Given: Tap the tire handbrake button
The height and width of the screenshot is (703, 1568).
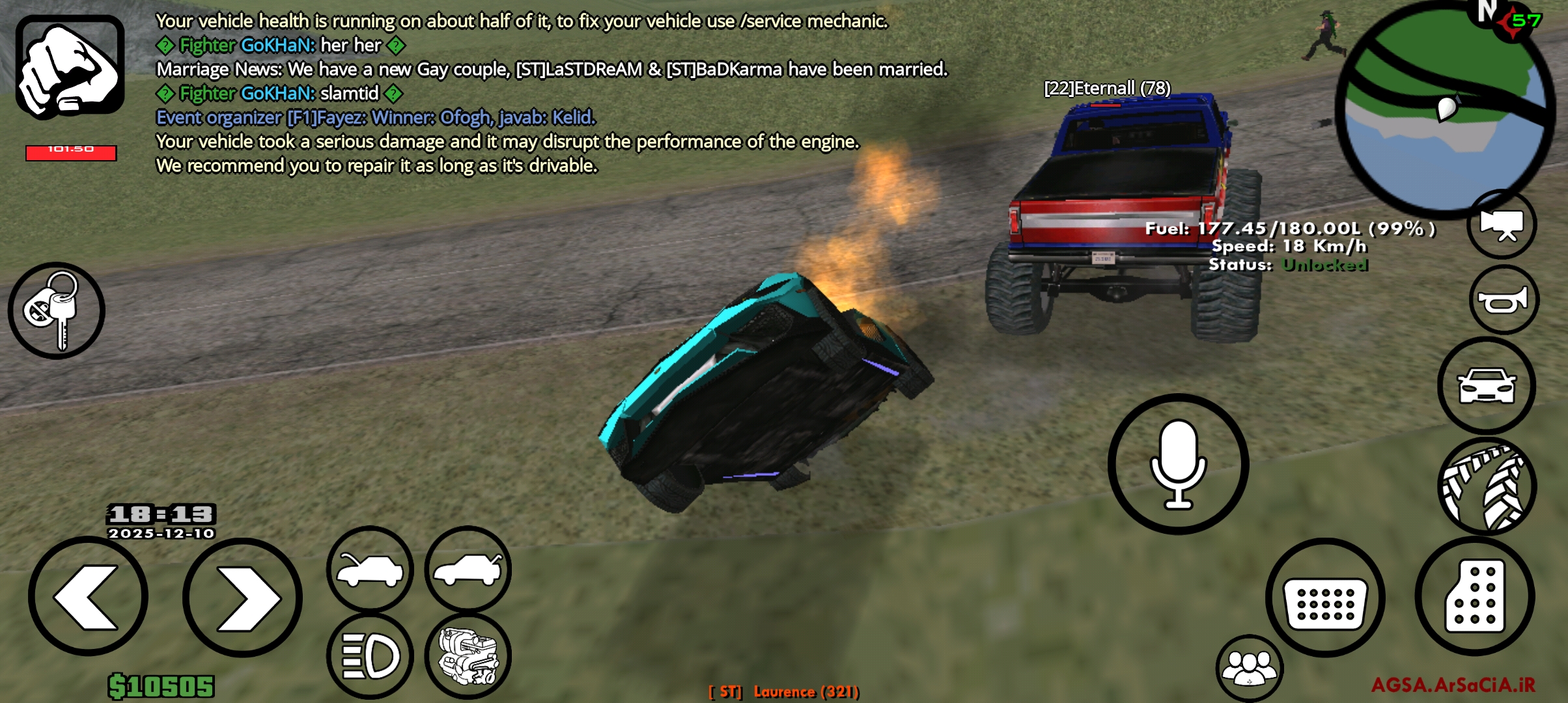Looking at the screenshot, I should tap(1487, 486).
